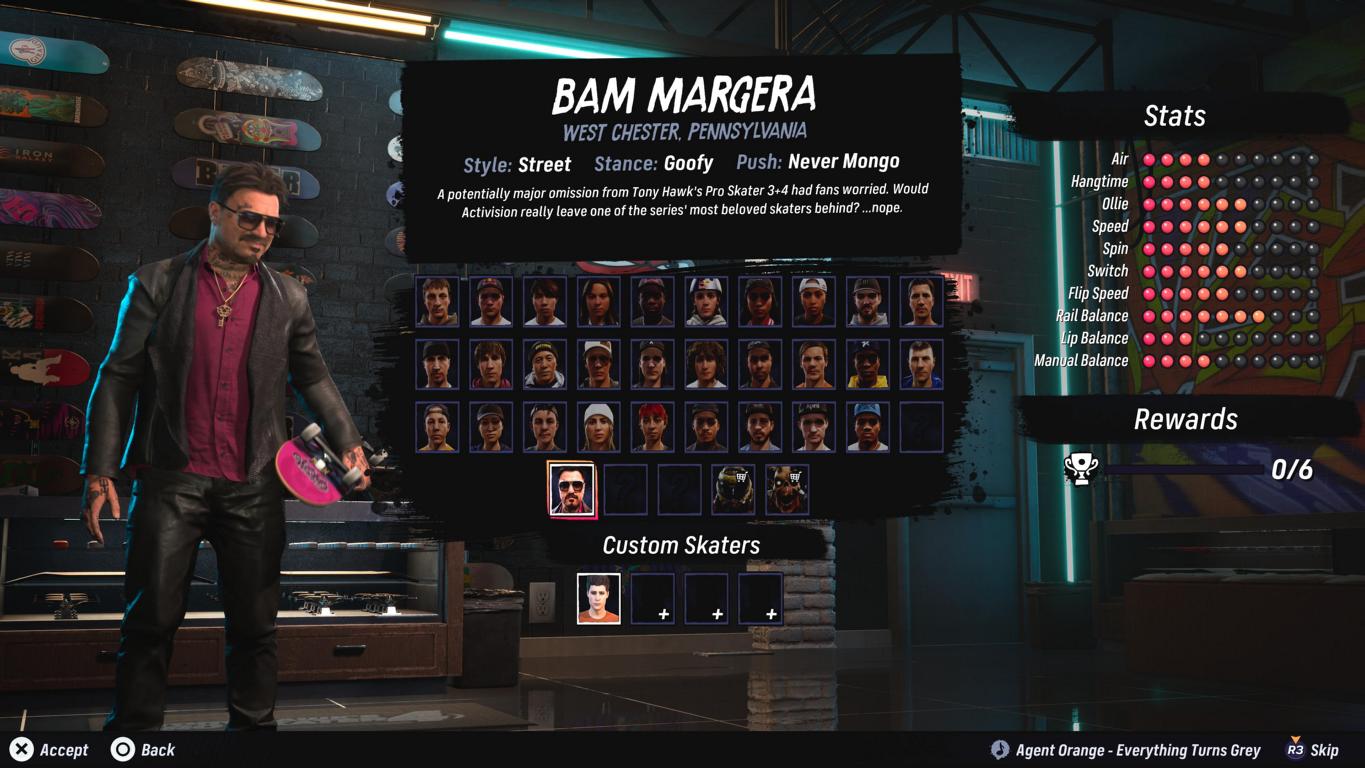Select the curly-haired skater in white shirt
The width and height of the screenshot is (1365, 768).
(706, 364)
